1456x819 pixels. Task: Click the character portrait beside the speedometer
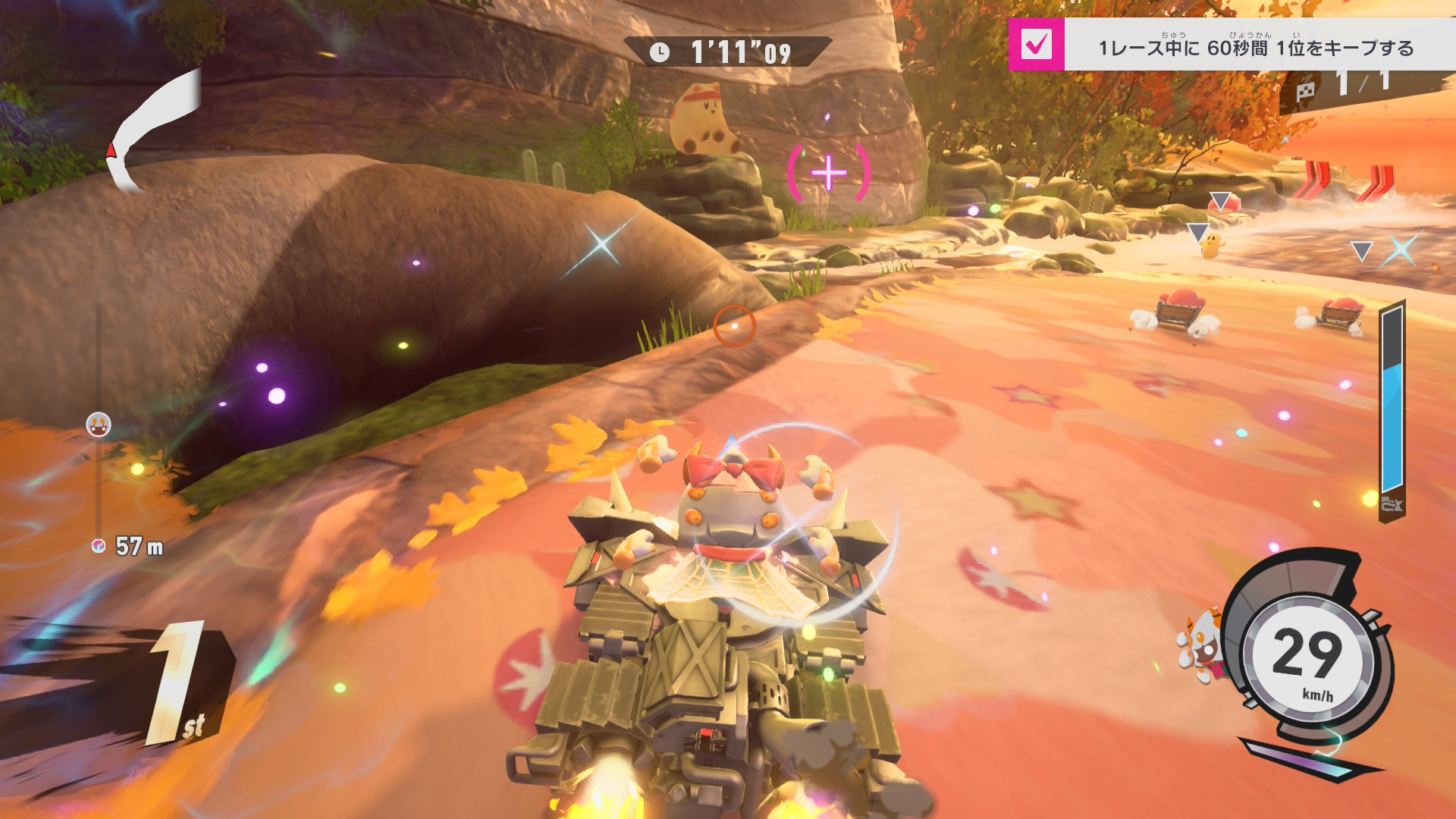tap(1201, 645)
